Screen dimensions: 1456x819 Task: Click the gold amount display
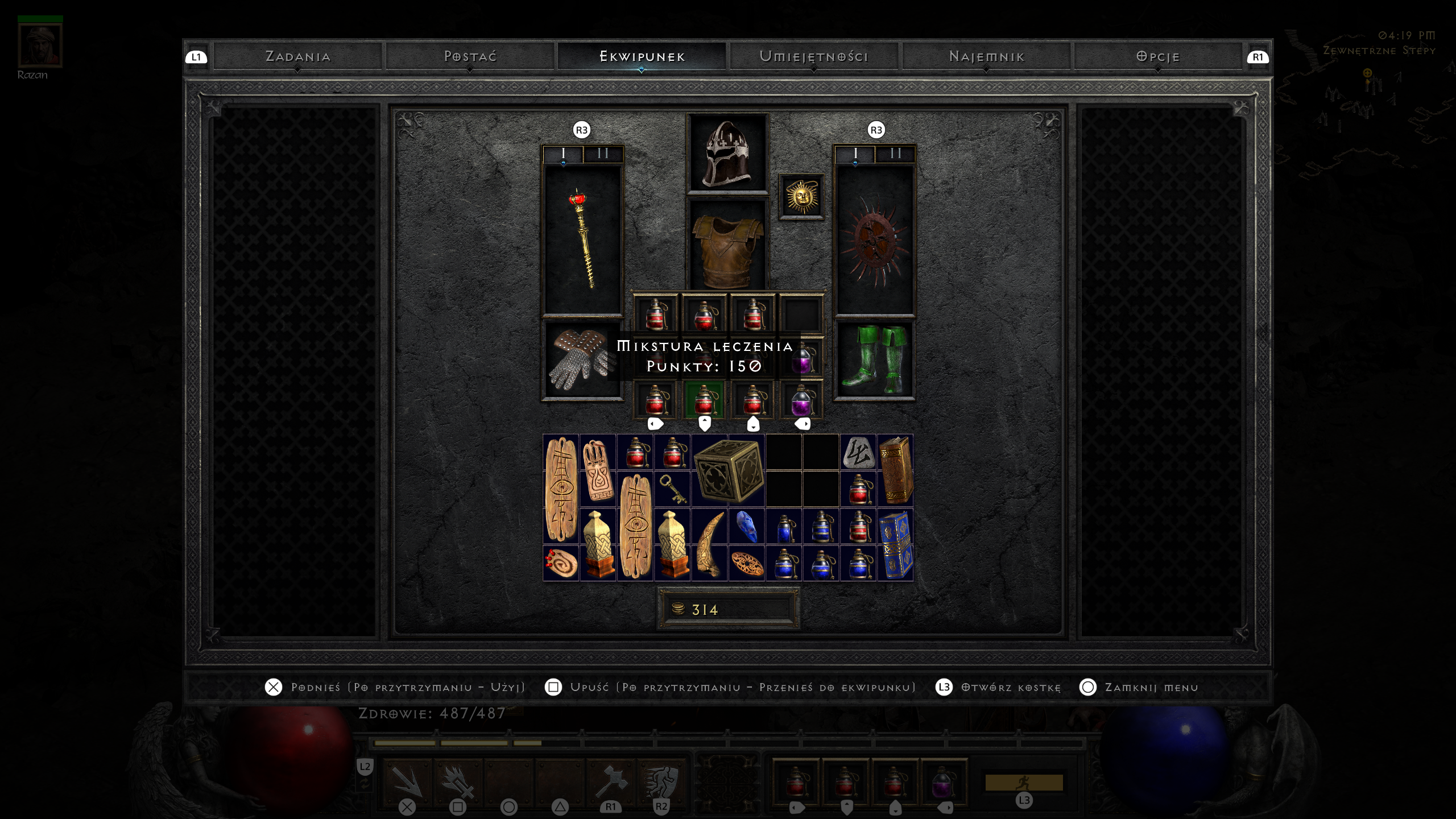pos(728,609)
